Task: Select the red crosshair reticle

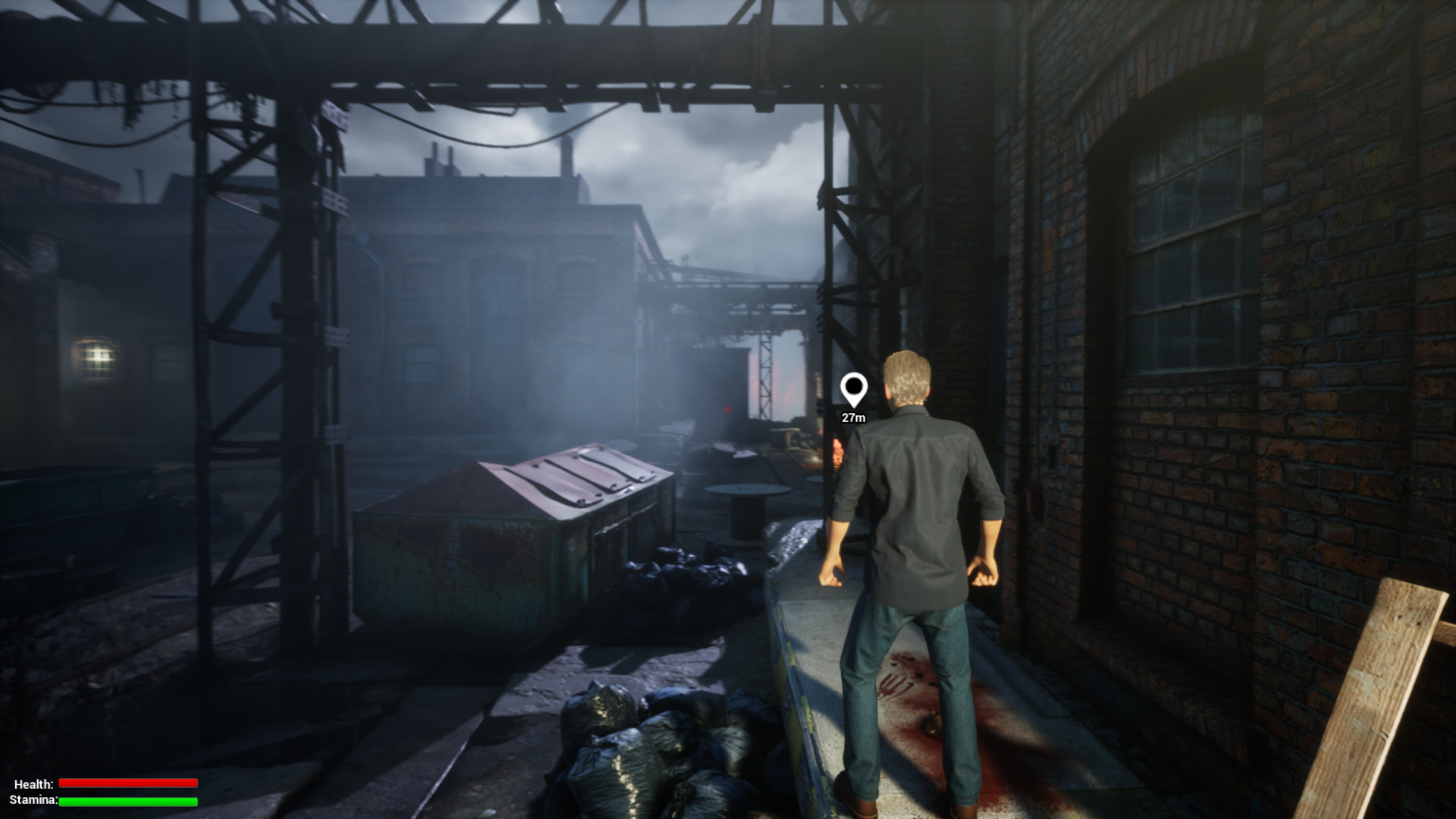Action: (x=727, y=409)
